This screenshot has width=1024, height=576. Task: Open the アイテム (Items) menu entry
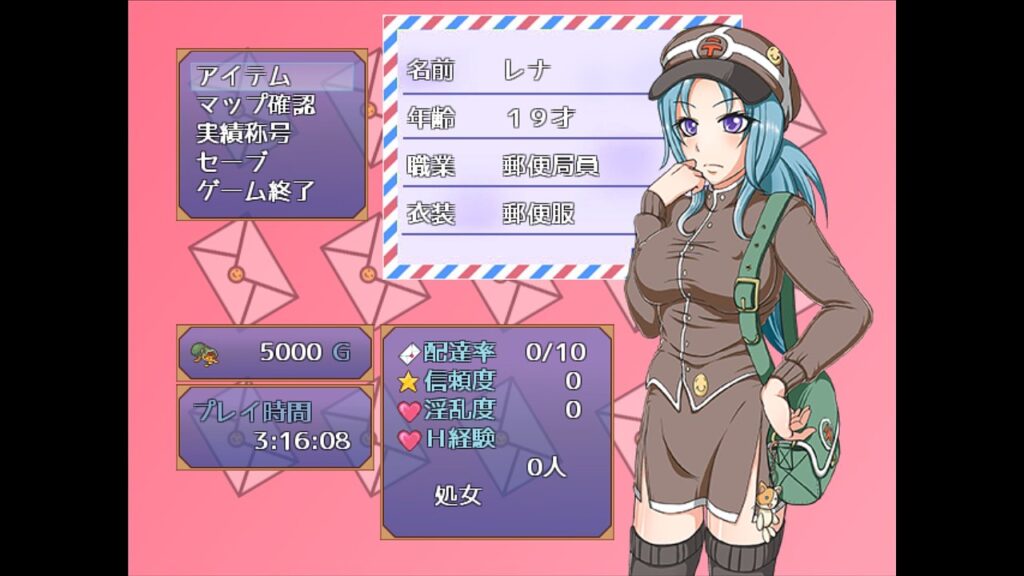click(x=243, y=75)
